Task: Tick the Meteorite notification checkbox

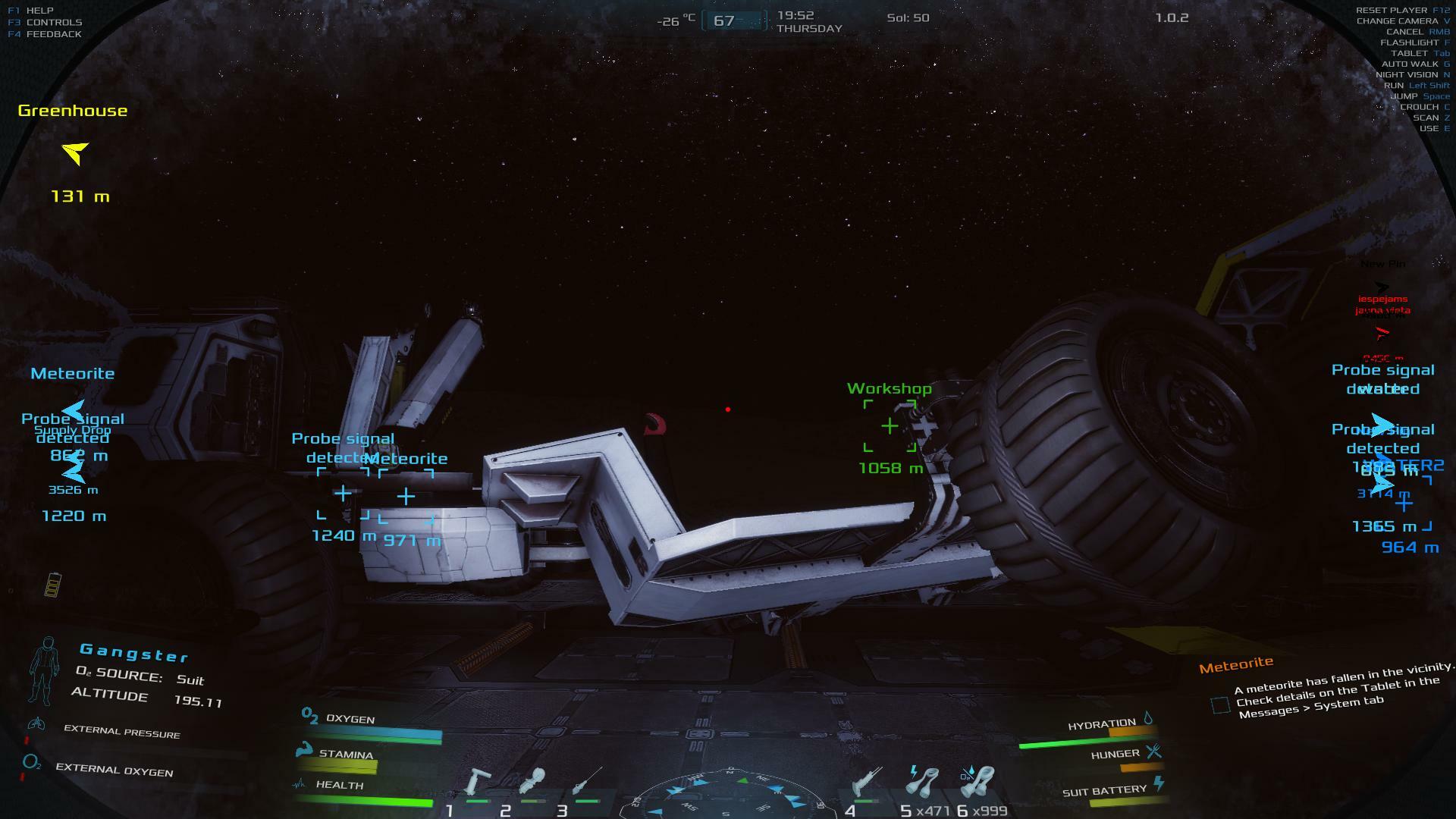Action: coord(1220,705)
